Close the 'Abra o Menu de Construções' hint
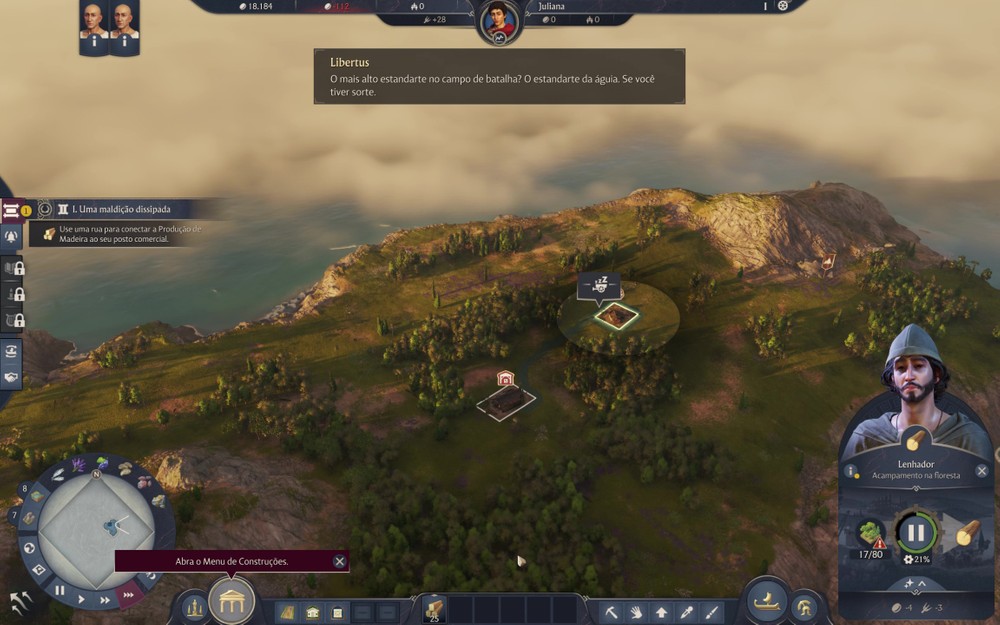 [340, 562]
